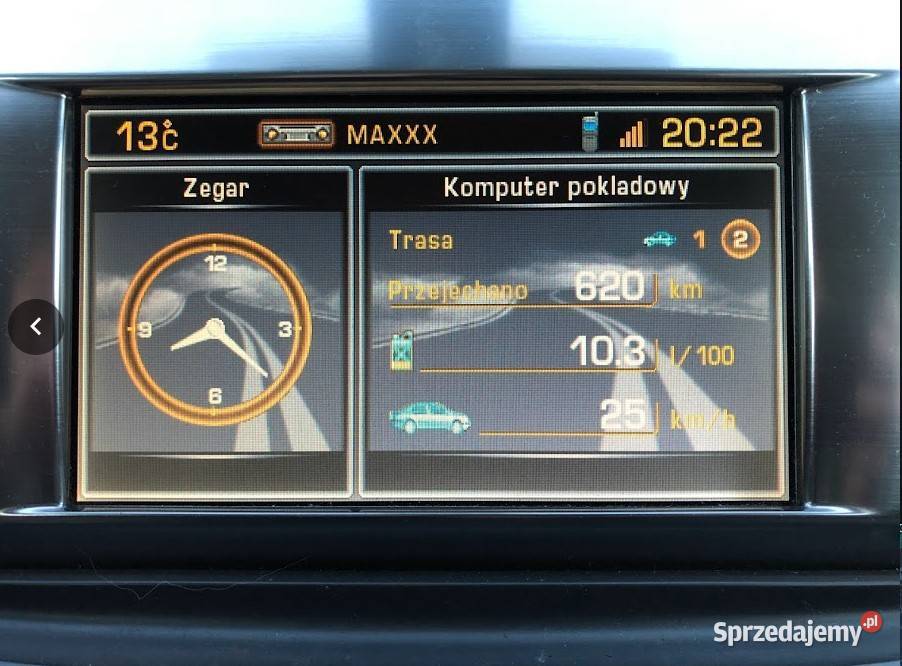Select the circled trip 2 indicator
902x666 pixels.
[x=741, y=240]
